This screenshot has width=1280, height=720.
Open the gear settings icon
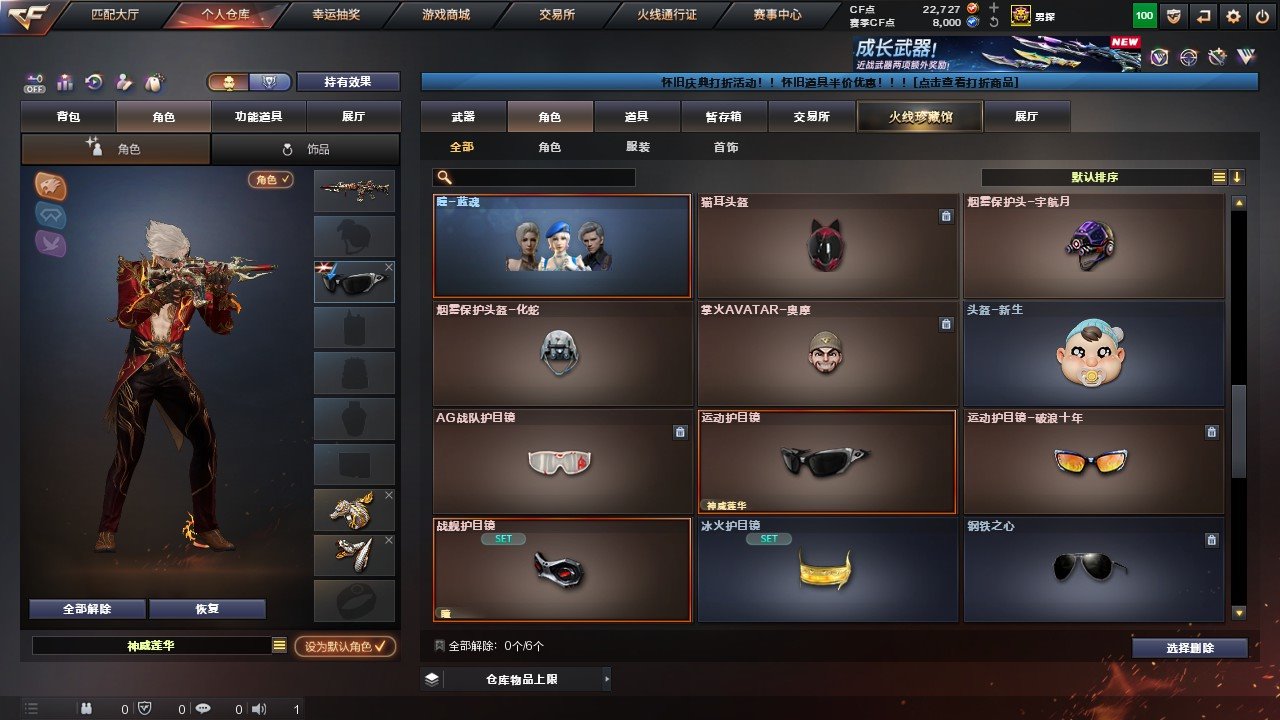[1233, 16]
